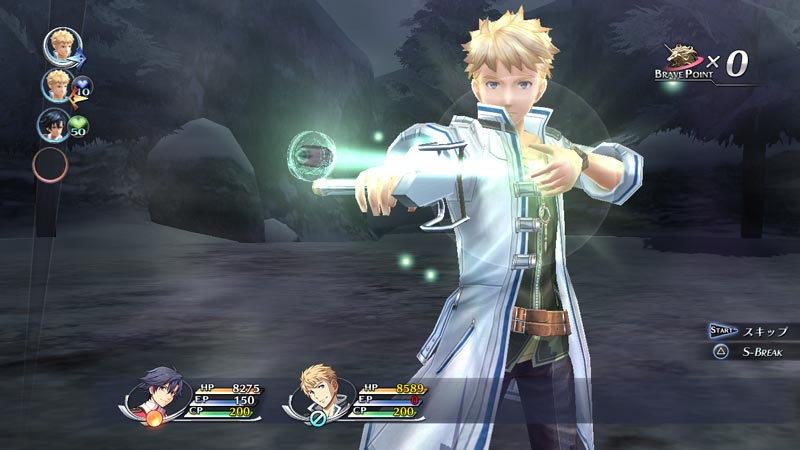800x450 pixels.
Task: Skip the cutscene with the スキップ label
Action: tap(764, 331)
